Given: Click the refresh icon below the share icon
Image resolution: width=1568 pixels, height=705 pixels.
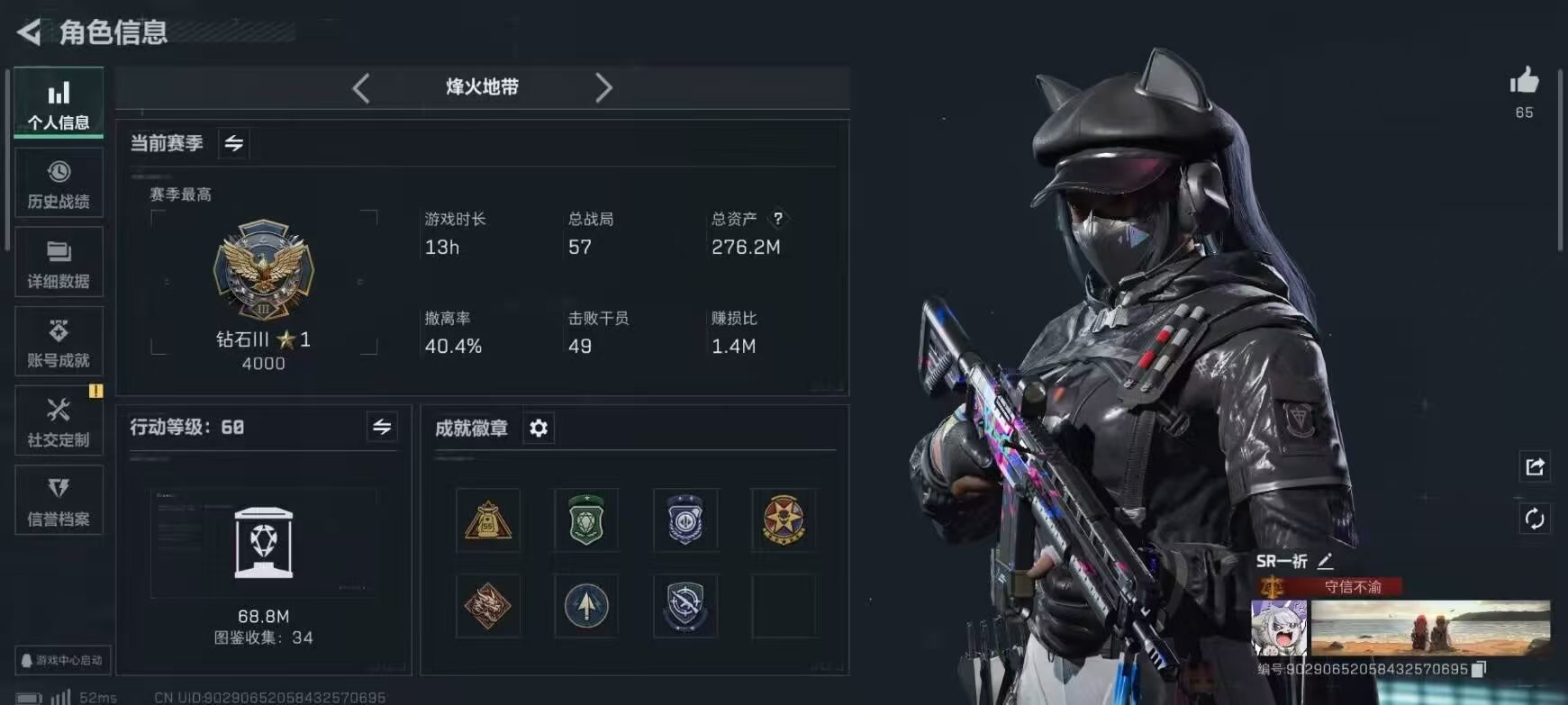Looking at the screenshot, I should [x=1536, y=517].
